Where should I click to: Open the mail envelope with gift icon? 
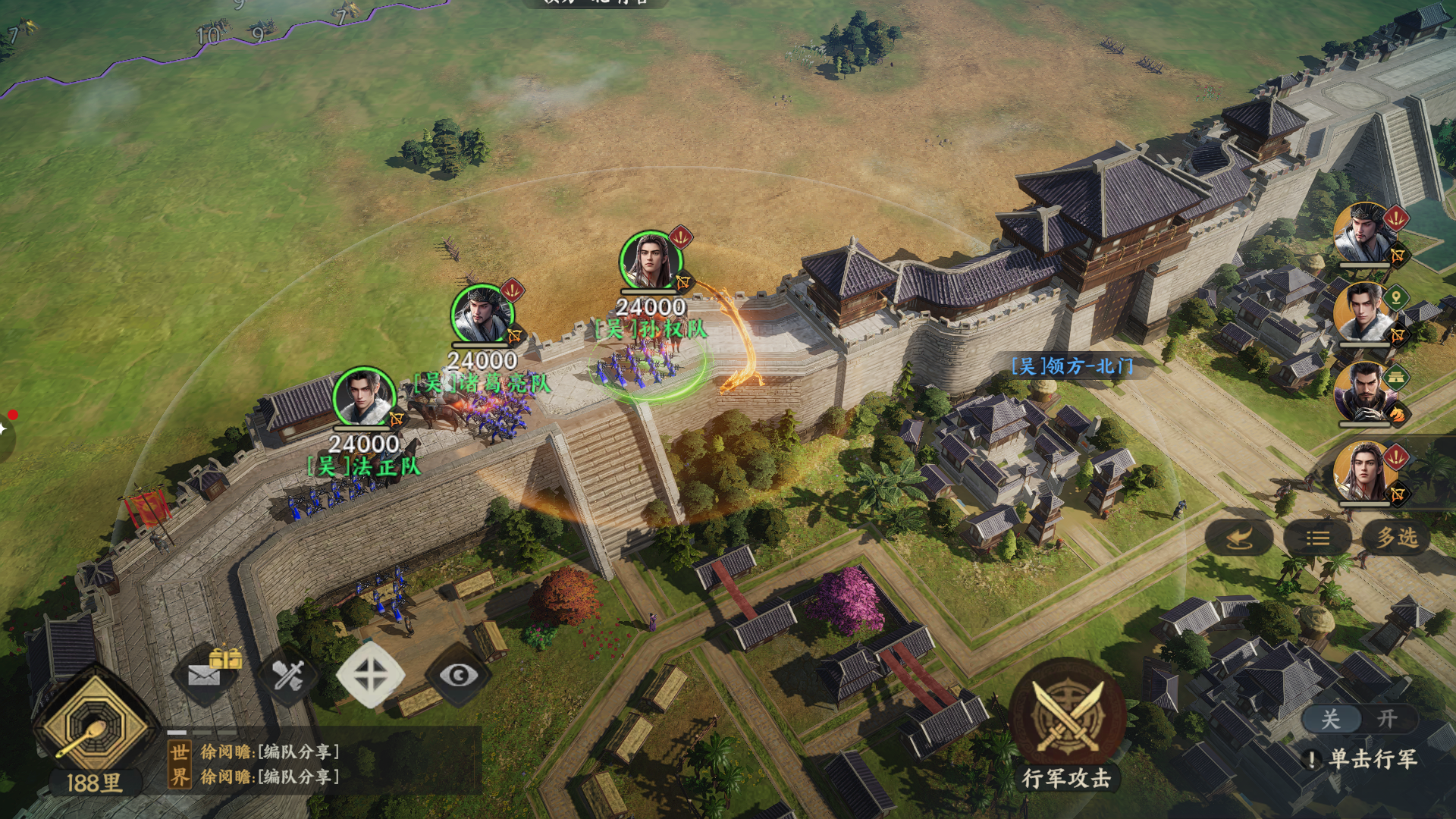click(x=211, y=671)
